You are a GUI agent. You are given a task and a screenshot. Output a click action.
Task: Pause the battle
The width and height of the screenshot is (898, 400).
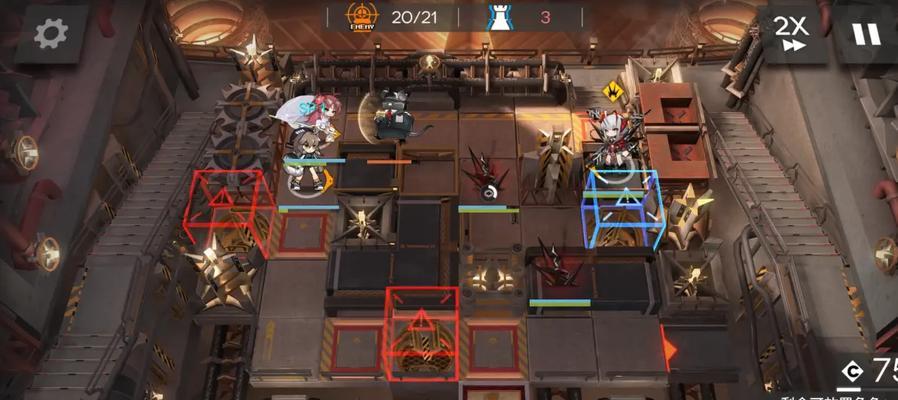866,35
